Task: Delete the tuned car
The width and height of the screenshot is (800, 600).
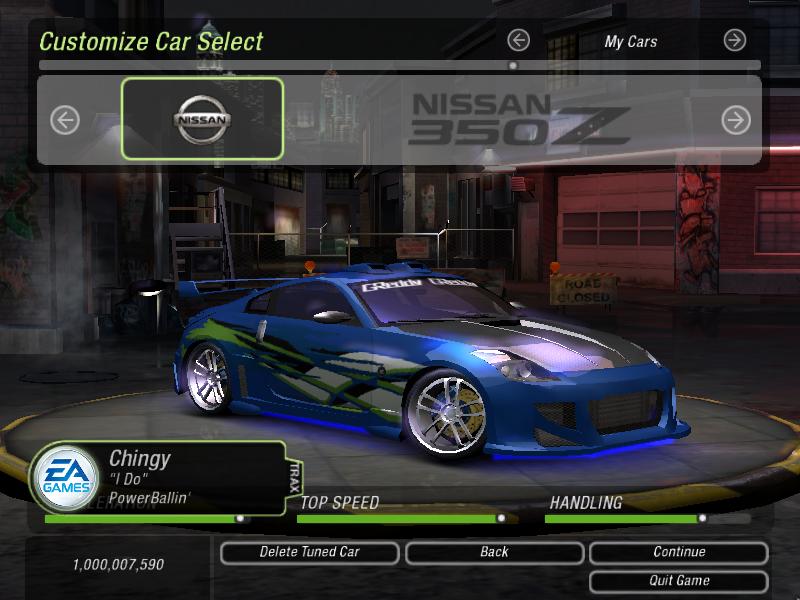Action: click(x=309, y=552)
